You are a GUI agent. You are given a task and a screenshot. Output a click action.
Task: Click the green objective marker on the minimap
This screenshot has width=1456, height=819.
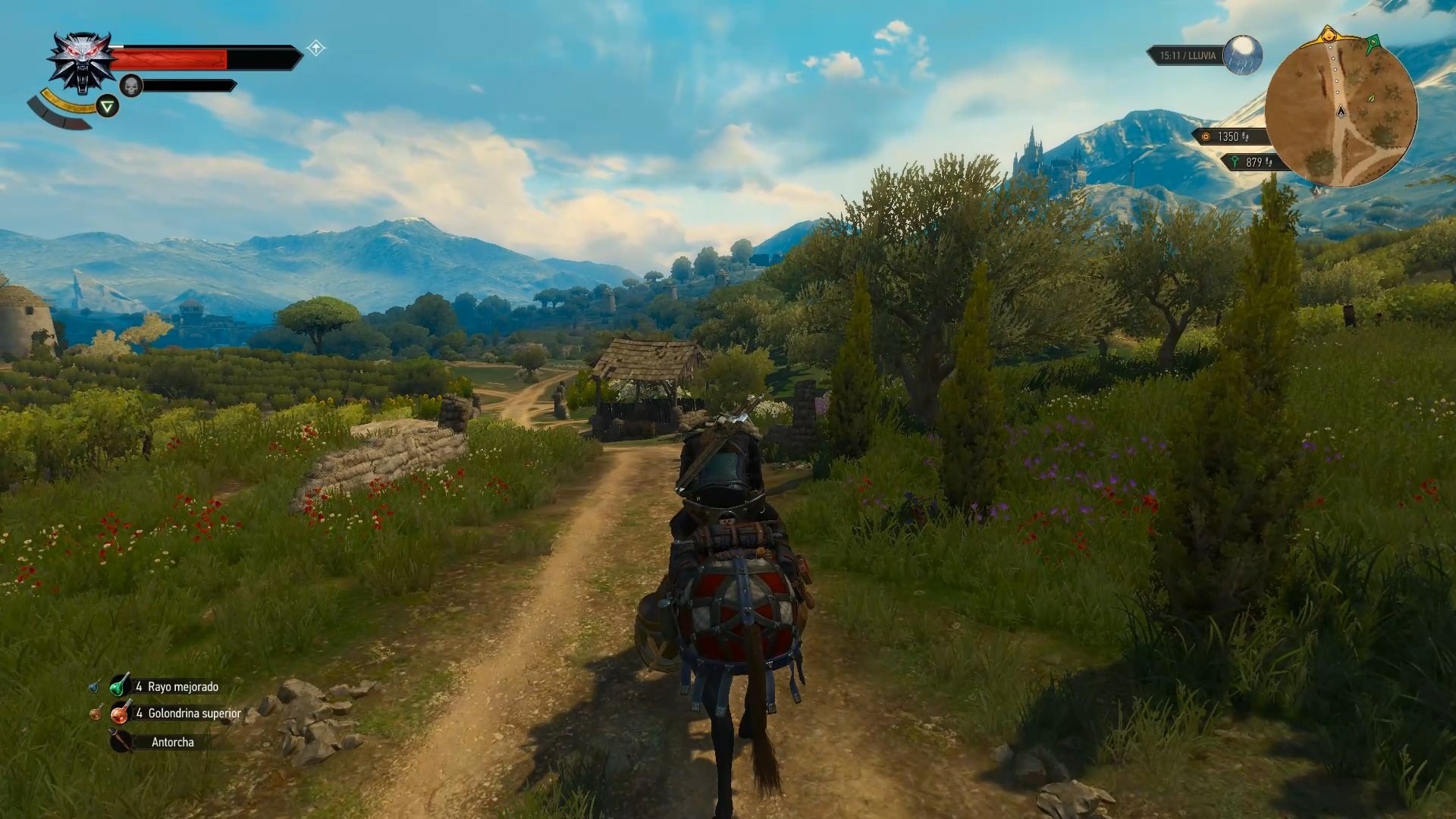tap(1374, 42)
